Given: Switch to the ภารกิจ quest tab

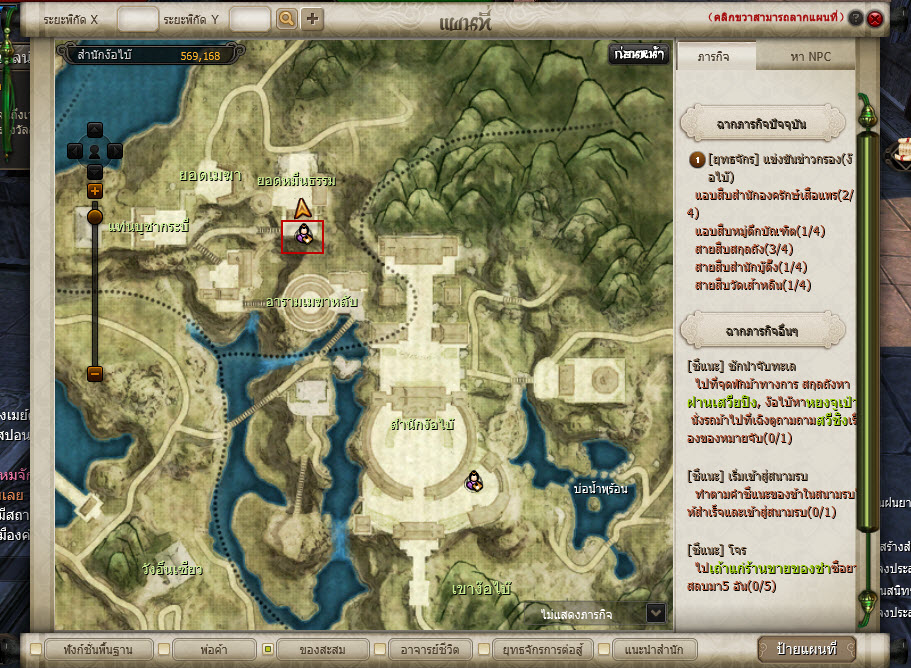Looking at the screenshot, I should pyautogui.click(x=715, y=57).
